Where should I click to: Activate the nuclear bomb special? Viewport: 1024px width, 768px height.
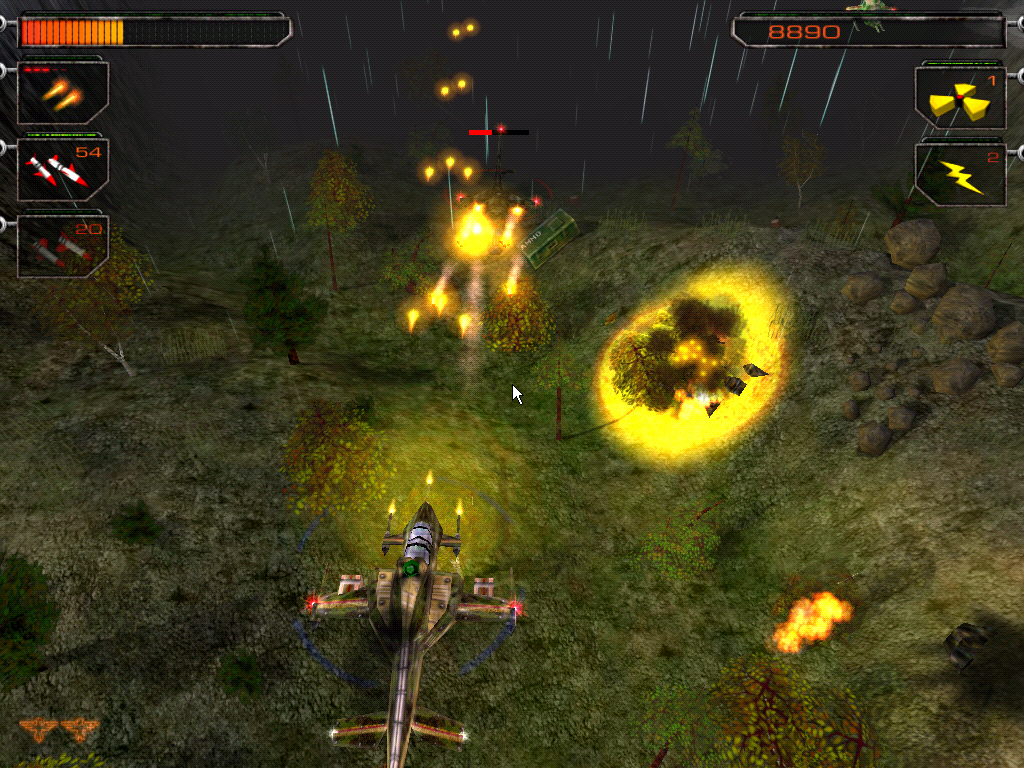(x=960, y=99)
